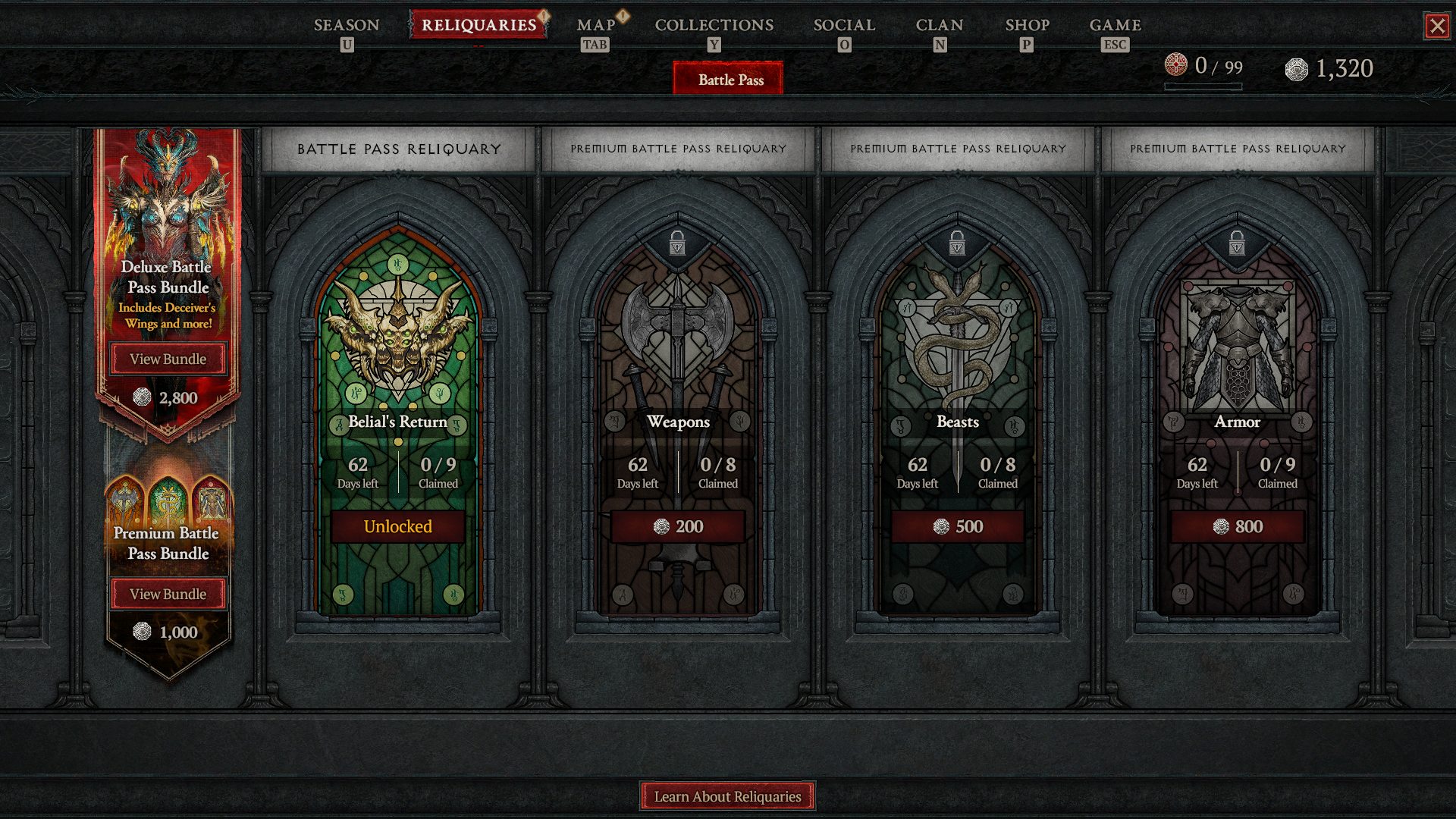Open the Collections menu
The height and width of the screenshot is (819, 1456).
(714, 25)
